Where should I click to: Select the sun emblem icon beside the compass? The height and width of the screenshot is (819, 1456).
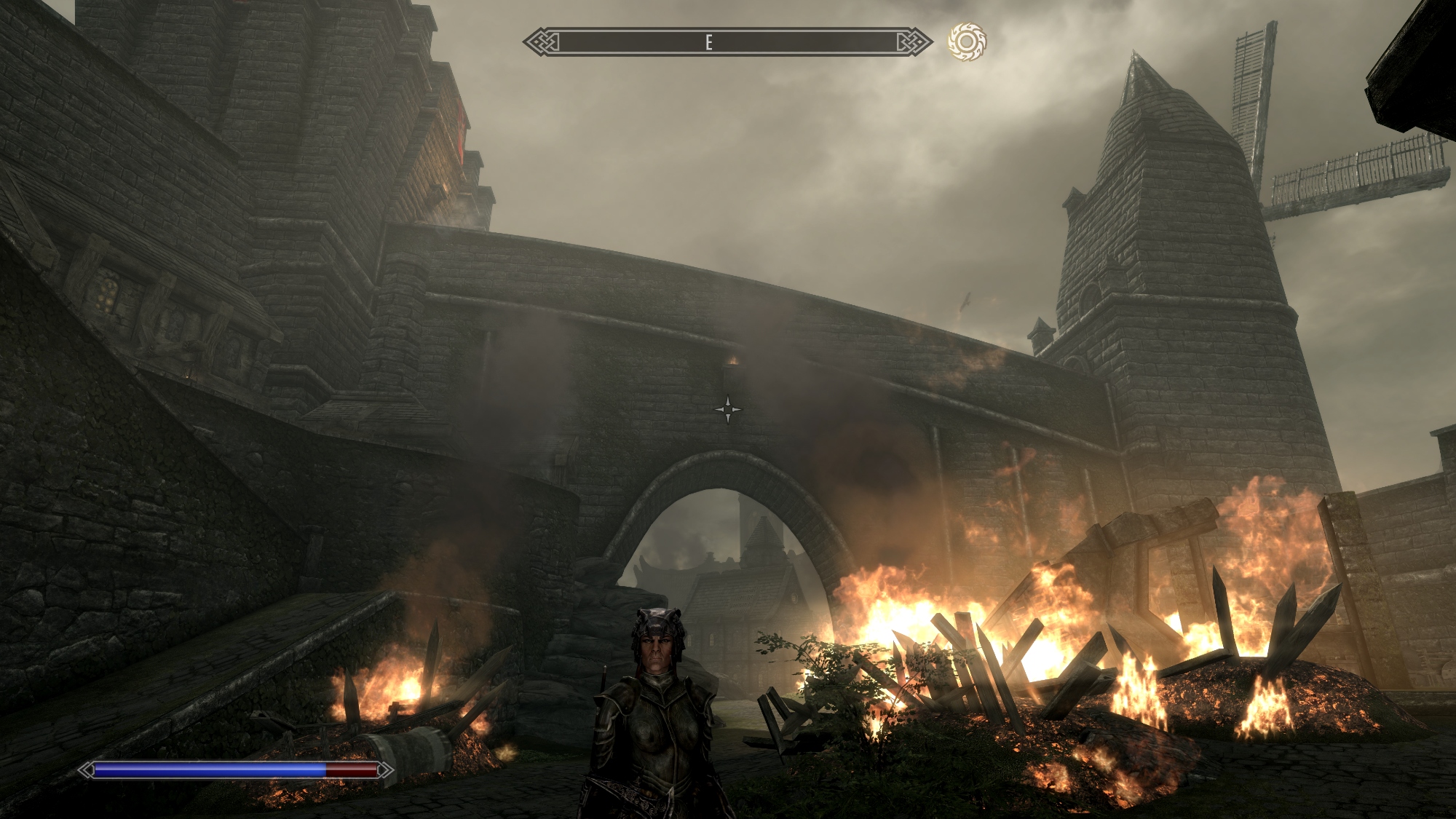coord(967,41)
